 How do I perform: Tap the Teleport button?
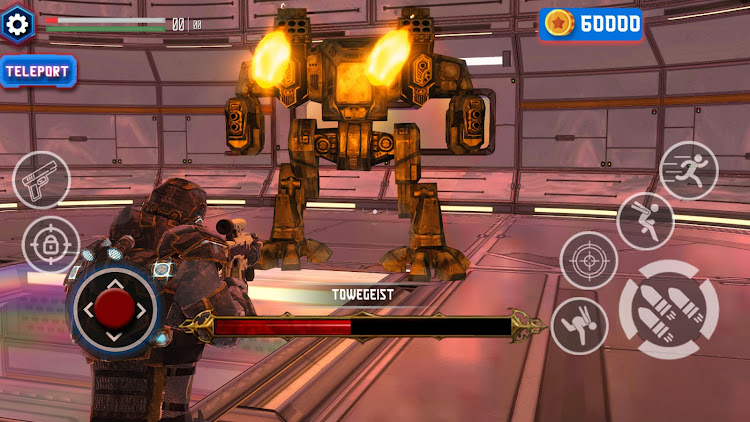(x=40, y=71)
